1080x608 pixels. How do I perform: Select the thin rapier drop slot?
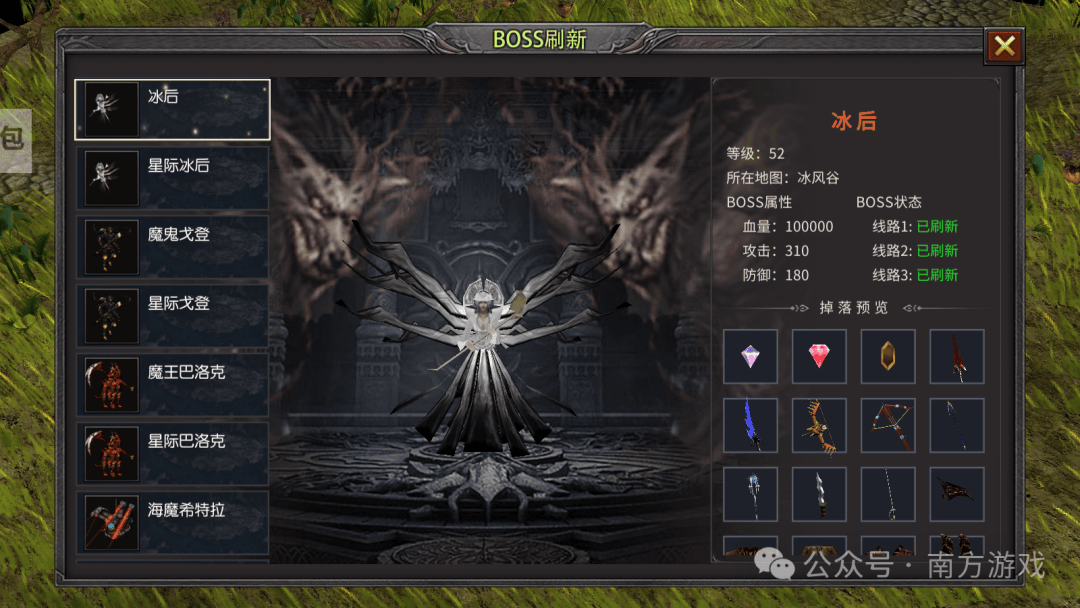point(888,494)
